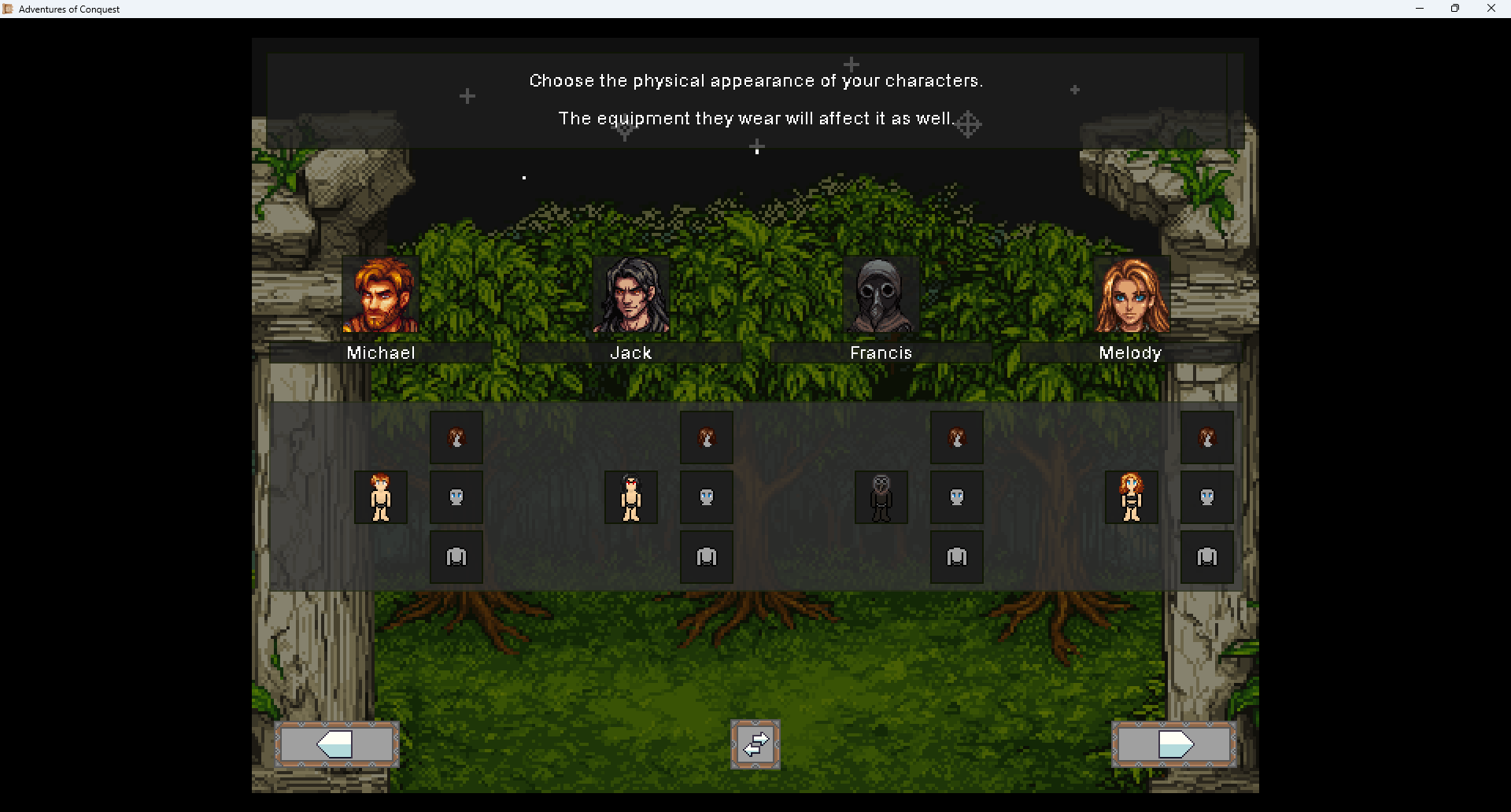The height and width of the screenshot is (812, 1511).
Task: Pick Melody's portrait
Action: pyautogui.click(x=1132, y=295)
